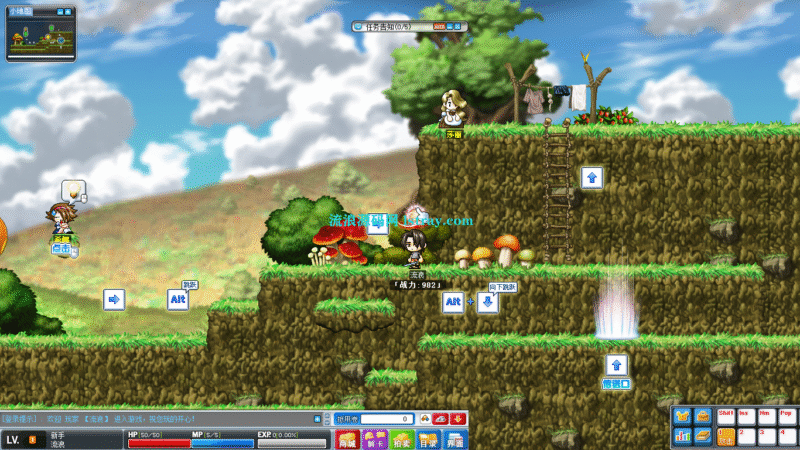Screen dimensions: 800x450
Task: Open the bar chart ranking icon
Action: pyautogui.click(x=683, y=436)
